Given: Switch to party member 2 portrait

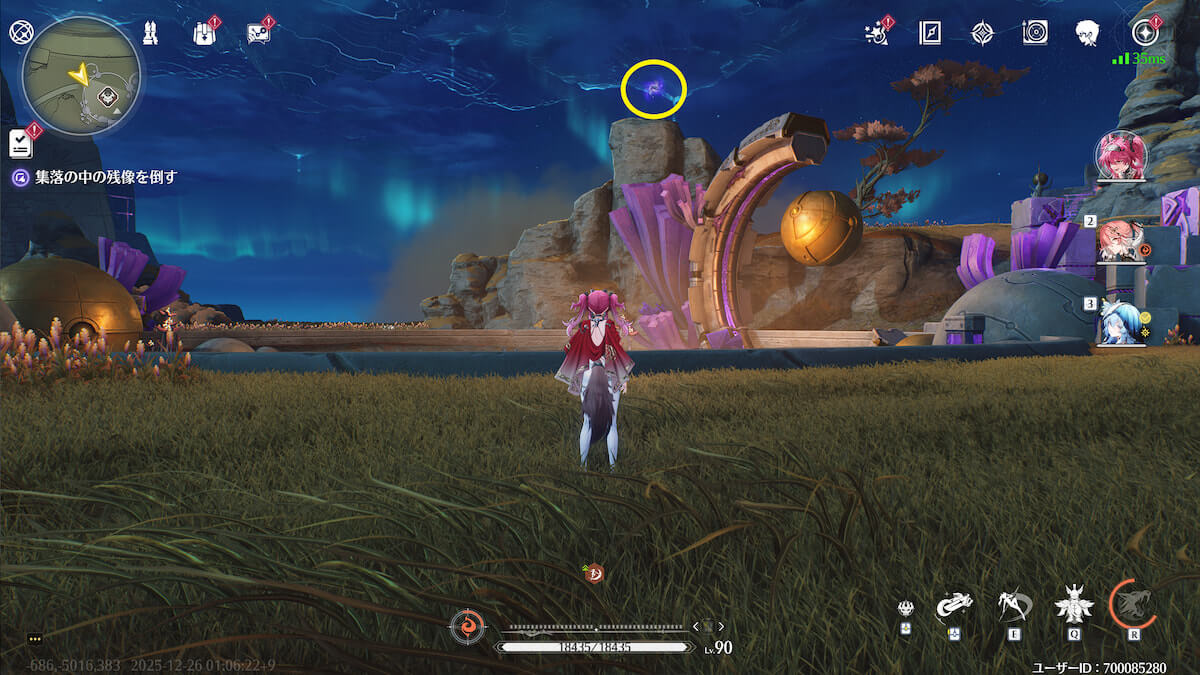Looking at the screenshot, I should (x=1121, y=240).
